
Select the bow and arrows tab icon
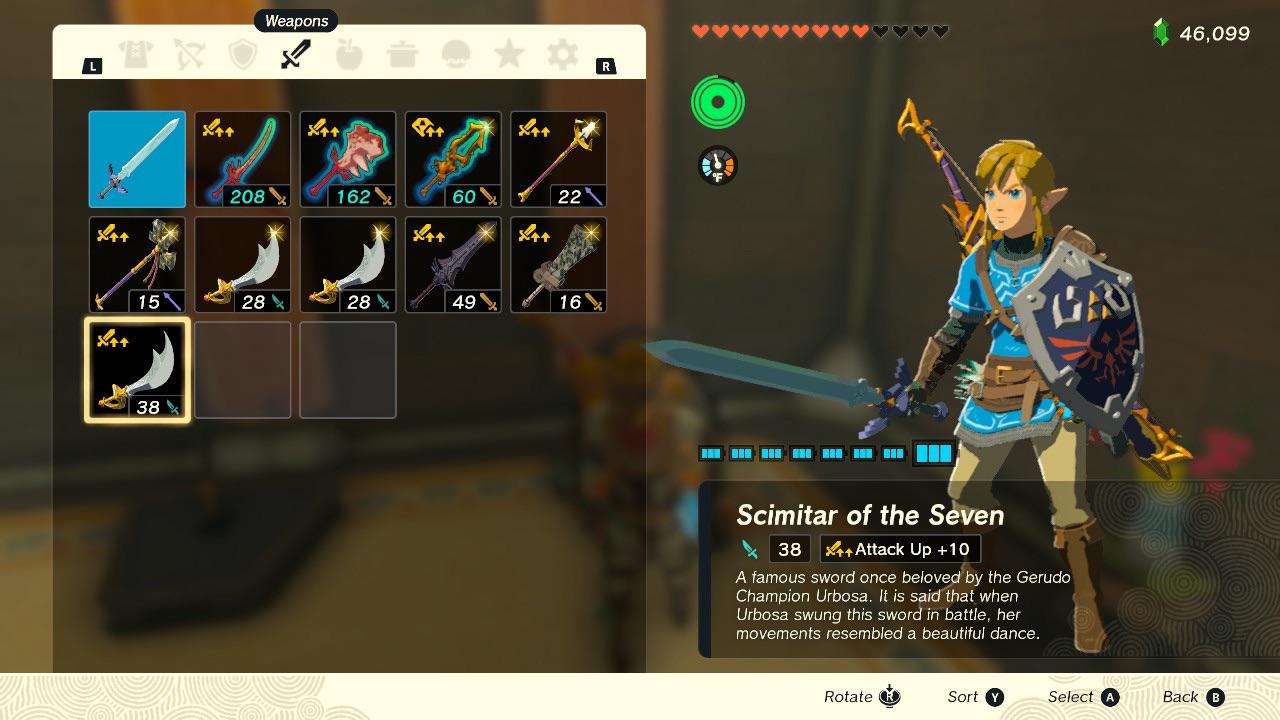click(190, 55)
